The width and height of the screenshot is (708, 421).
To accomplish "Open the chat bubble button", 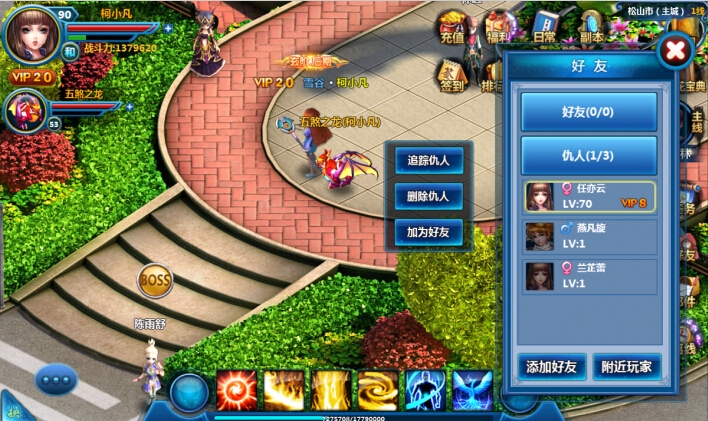I will 56,380.
